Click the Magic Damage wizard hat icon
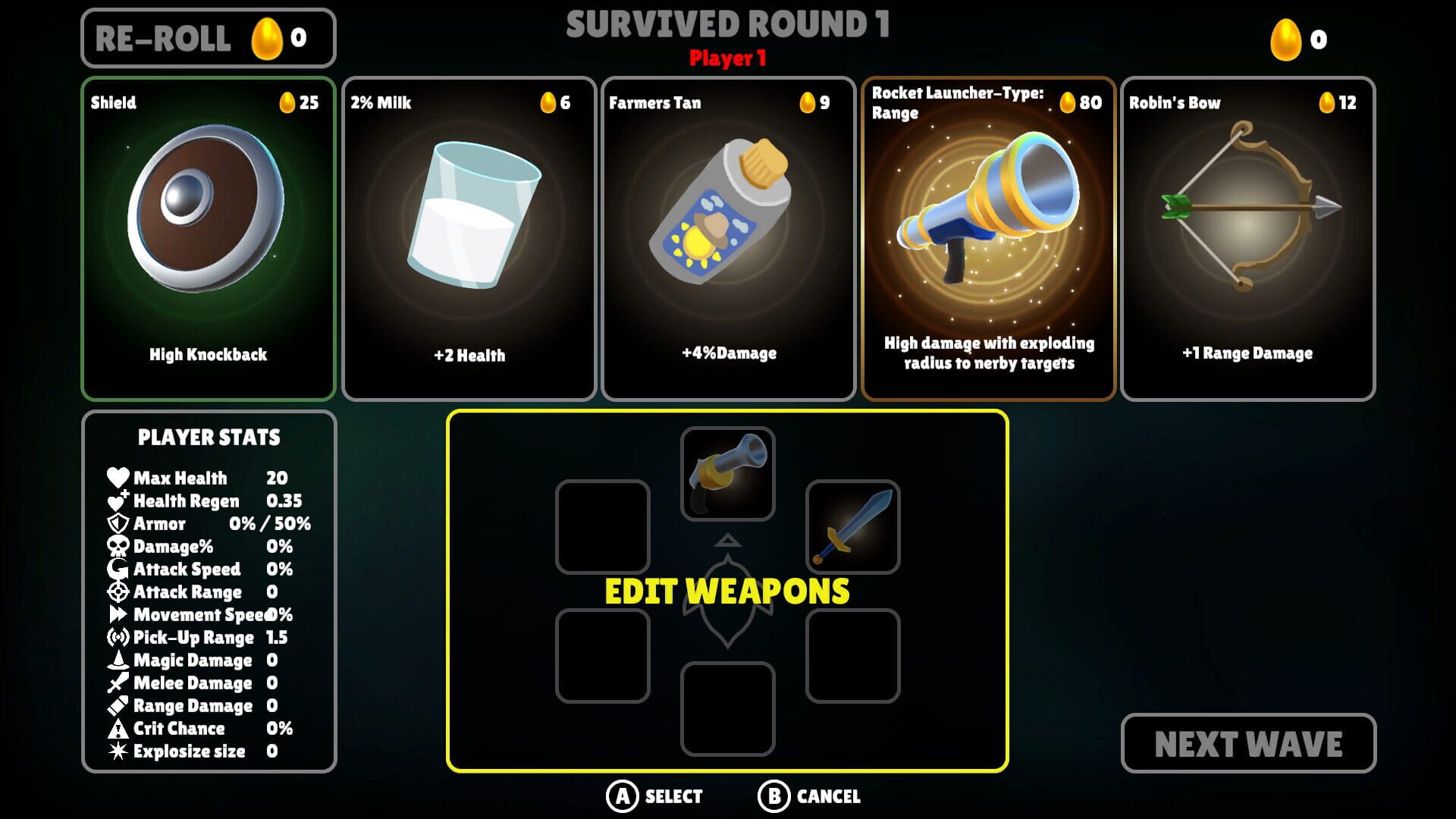Image resolution: width=1456 pixels, height=819 pixels. tap(118, 660)
